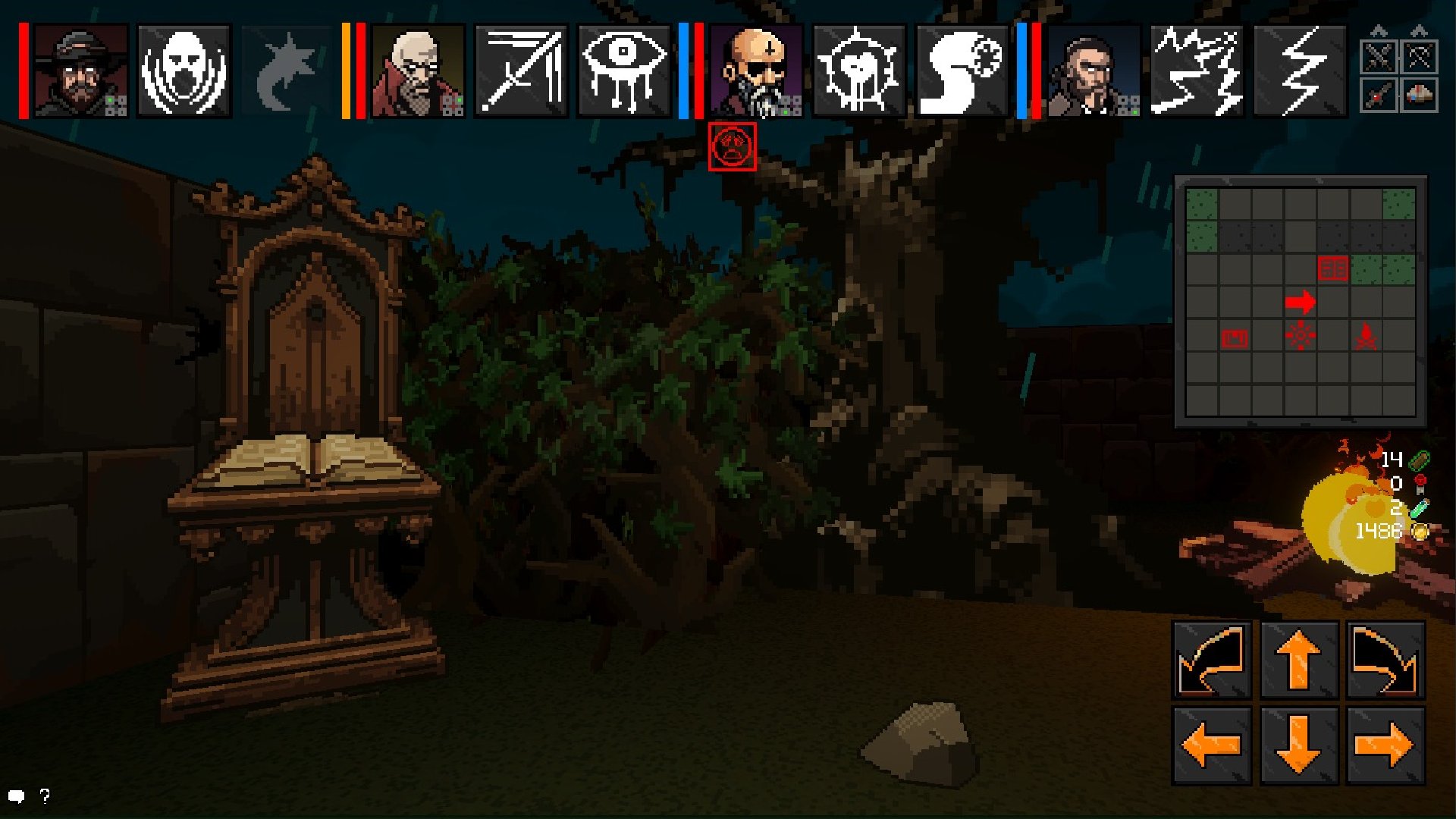Screen dimensions: 1456x819
Task: Cast the jagged lightning burst ability
Action: (1197, 71)
